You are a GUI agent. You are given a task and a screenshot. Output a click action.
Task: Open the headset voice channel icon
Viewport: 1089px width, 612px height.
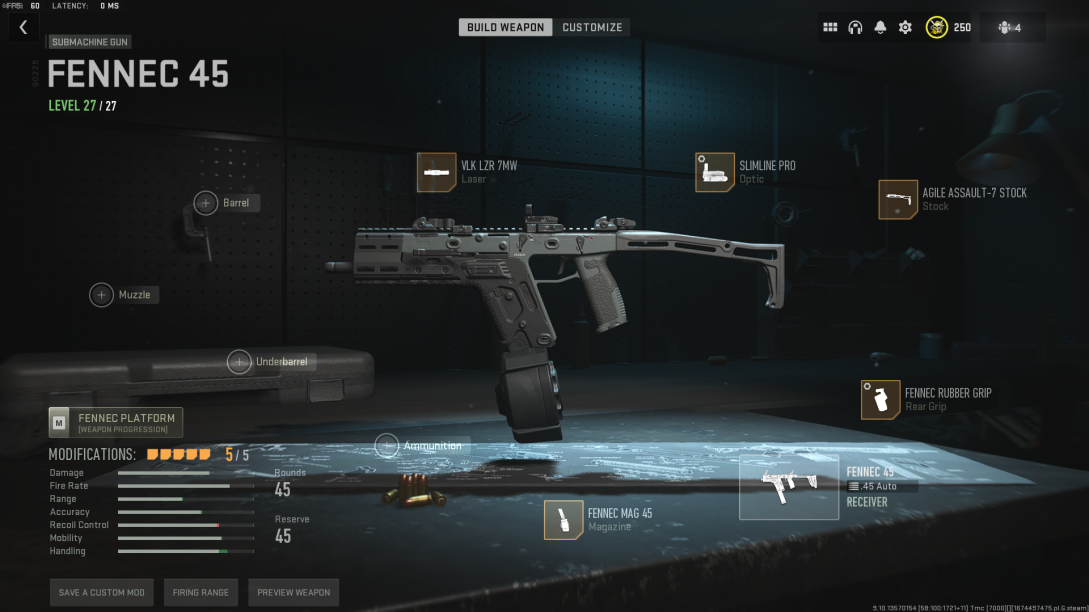(x=855, y=27)
